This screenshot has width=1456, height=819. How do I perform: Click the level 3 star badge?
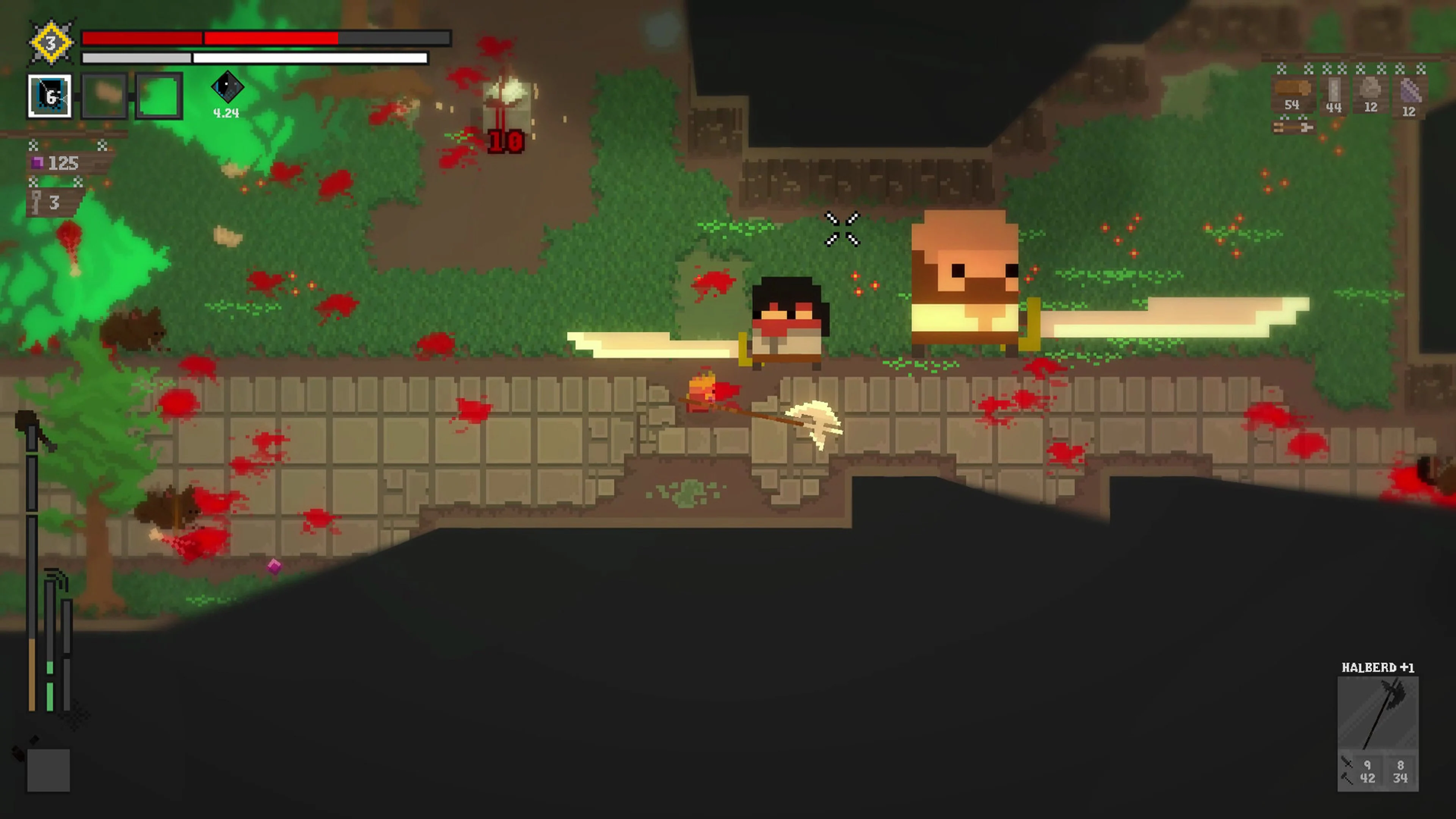[x=51, y=42]
